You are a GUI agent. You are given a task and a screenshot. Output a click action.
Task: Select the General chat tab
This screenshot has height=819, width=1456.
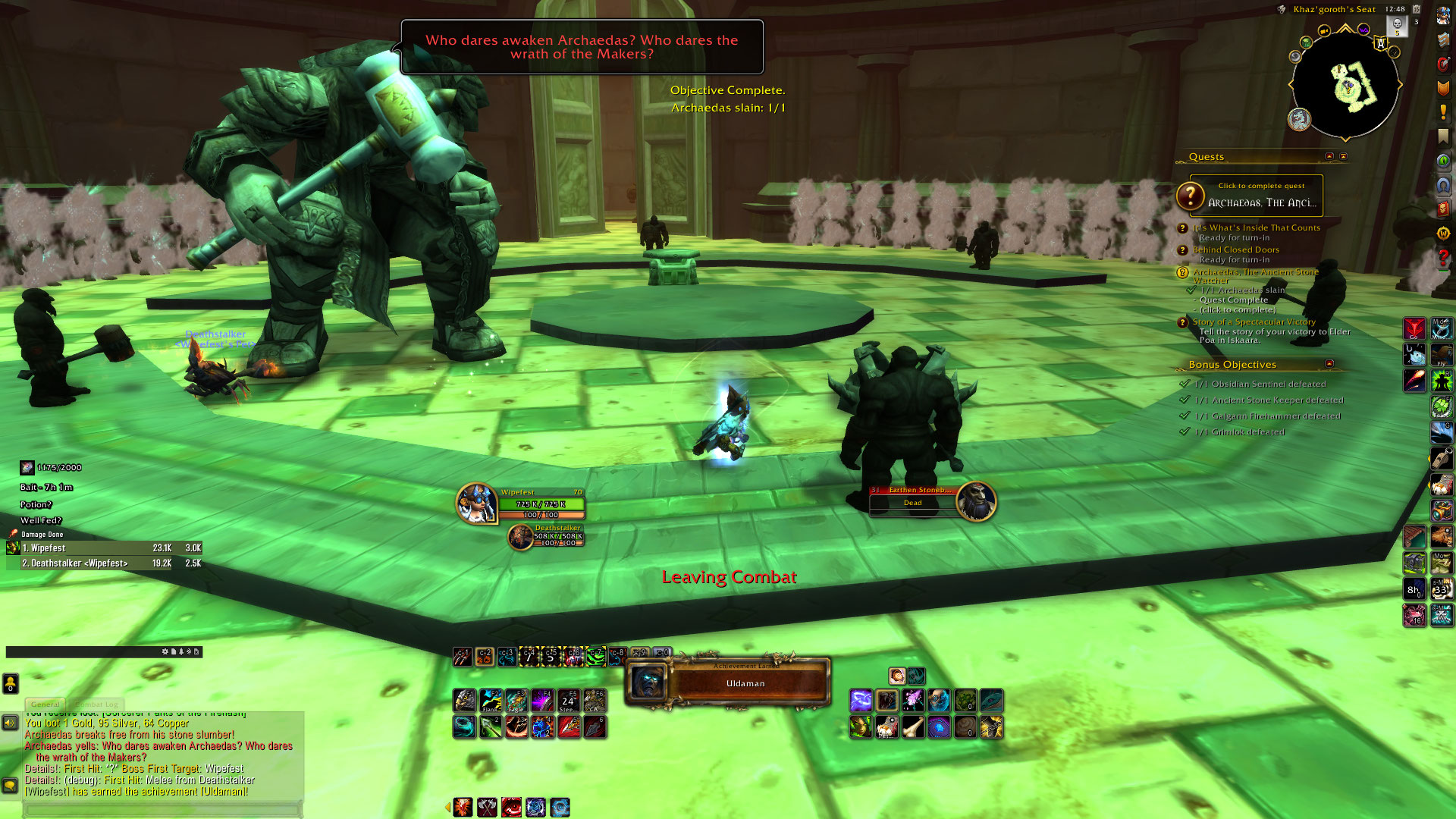45,704
